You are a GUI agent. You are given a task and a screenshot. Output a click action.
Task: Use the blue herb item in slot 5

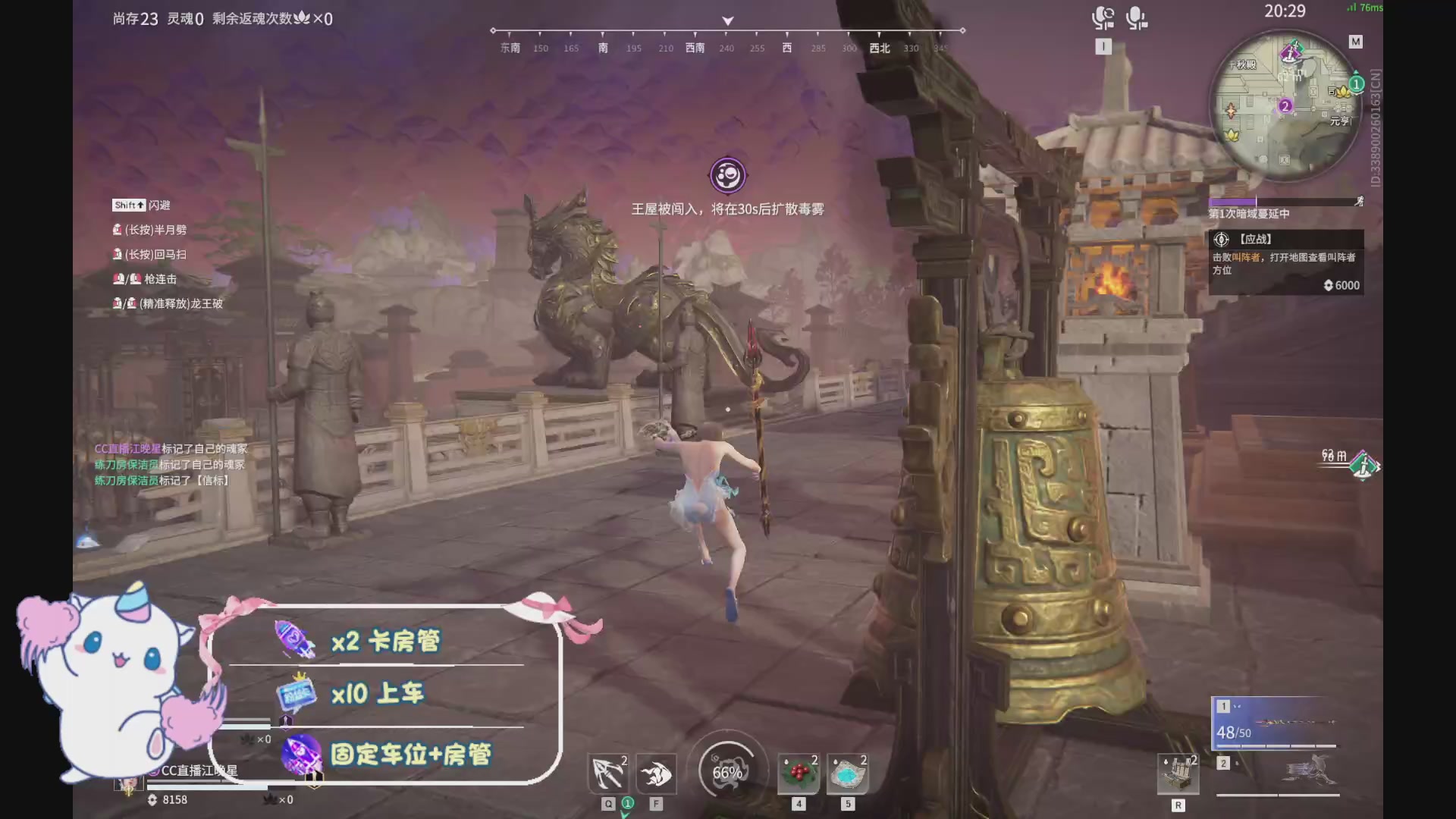(847, 773)
